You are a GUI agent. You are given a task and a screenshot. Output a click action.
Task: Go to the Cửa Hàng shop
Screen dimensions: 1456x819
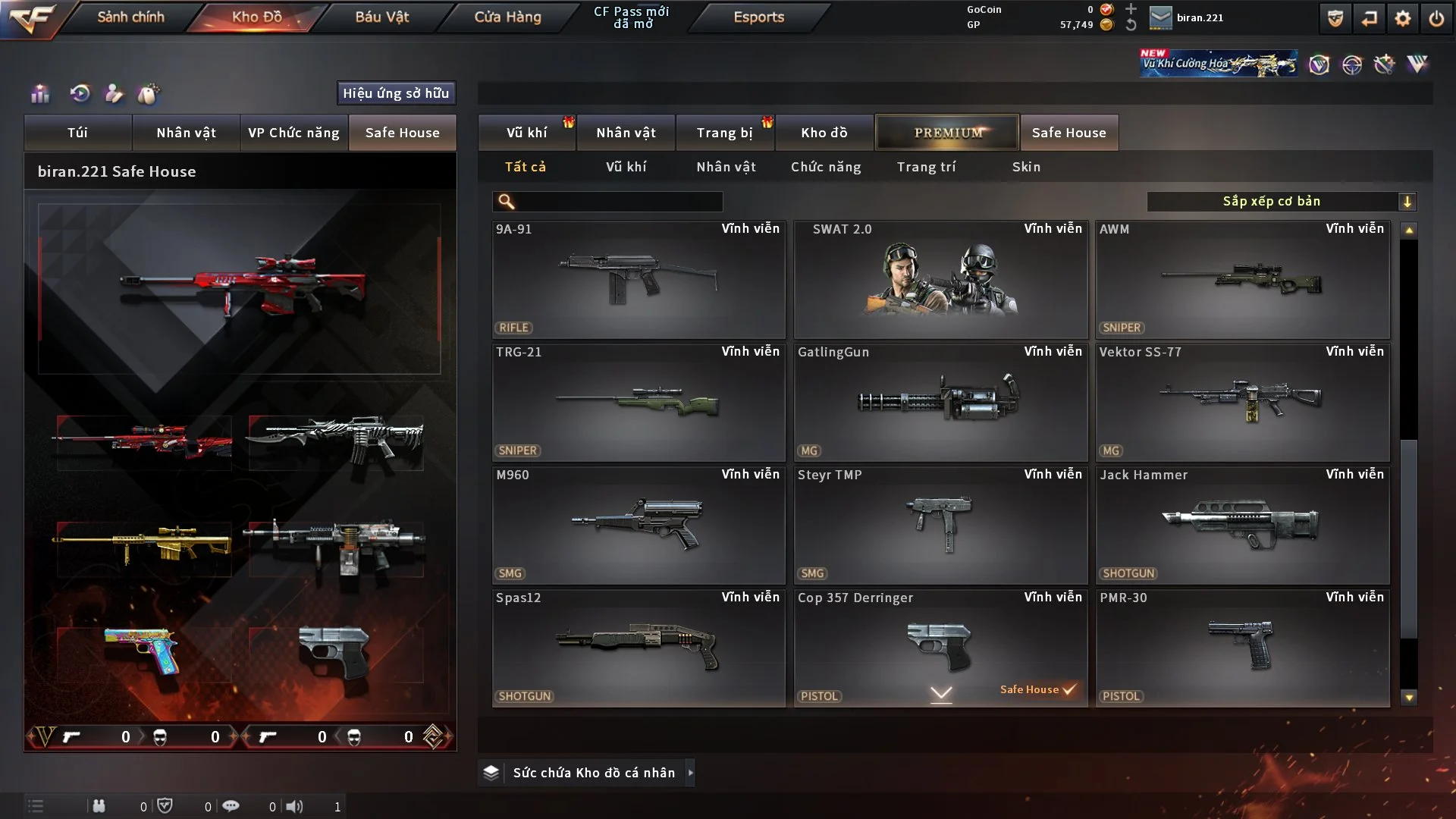pos(507,17)
